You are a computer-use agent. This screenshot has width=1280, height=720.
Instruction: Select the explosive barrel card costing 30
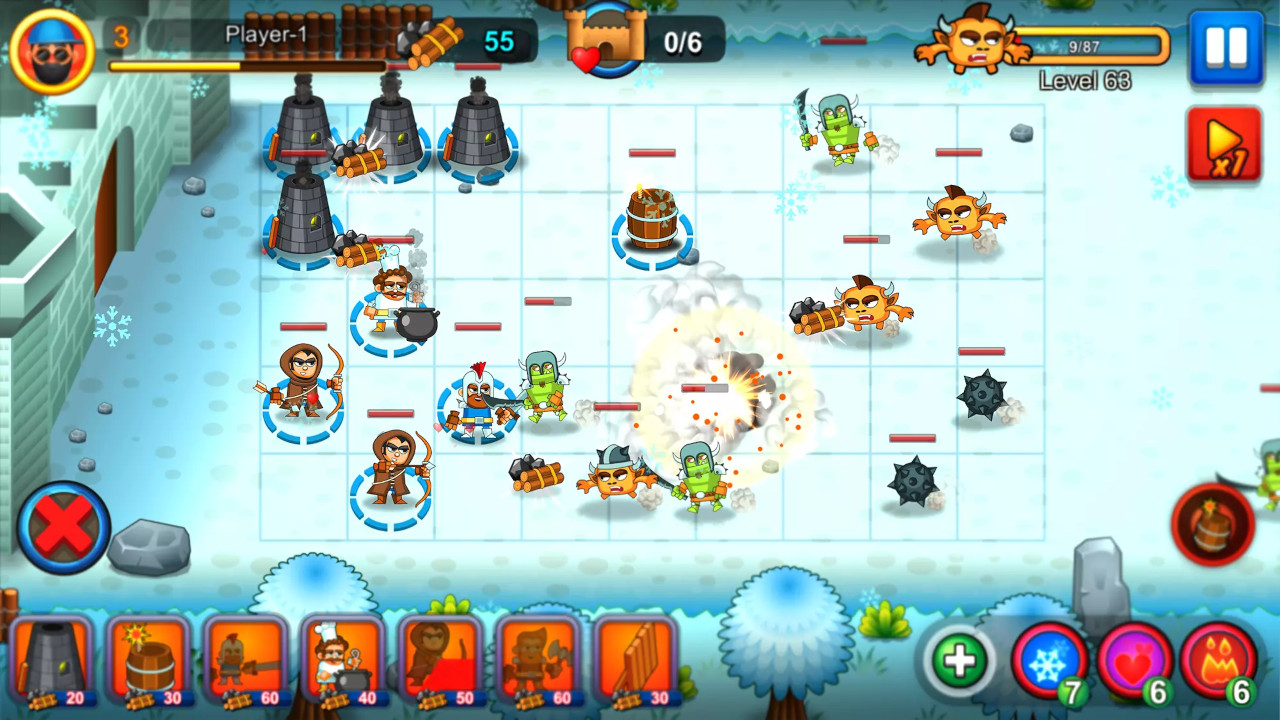coord(147,660)
